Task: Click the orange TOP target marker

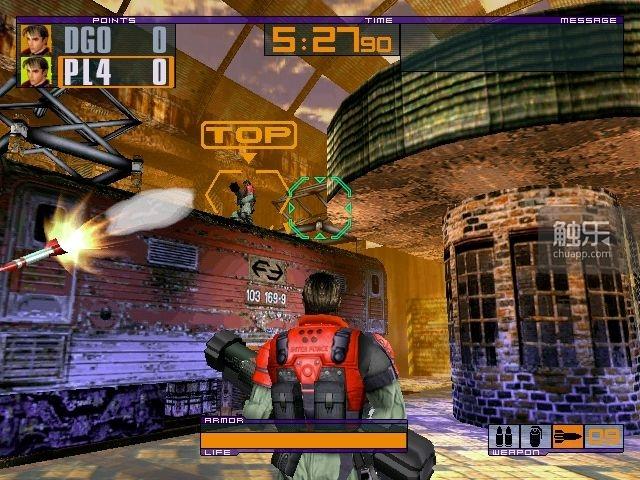Action: (248, 134)
